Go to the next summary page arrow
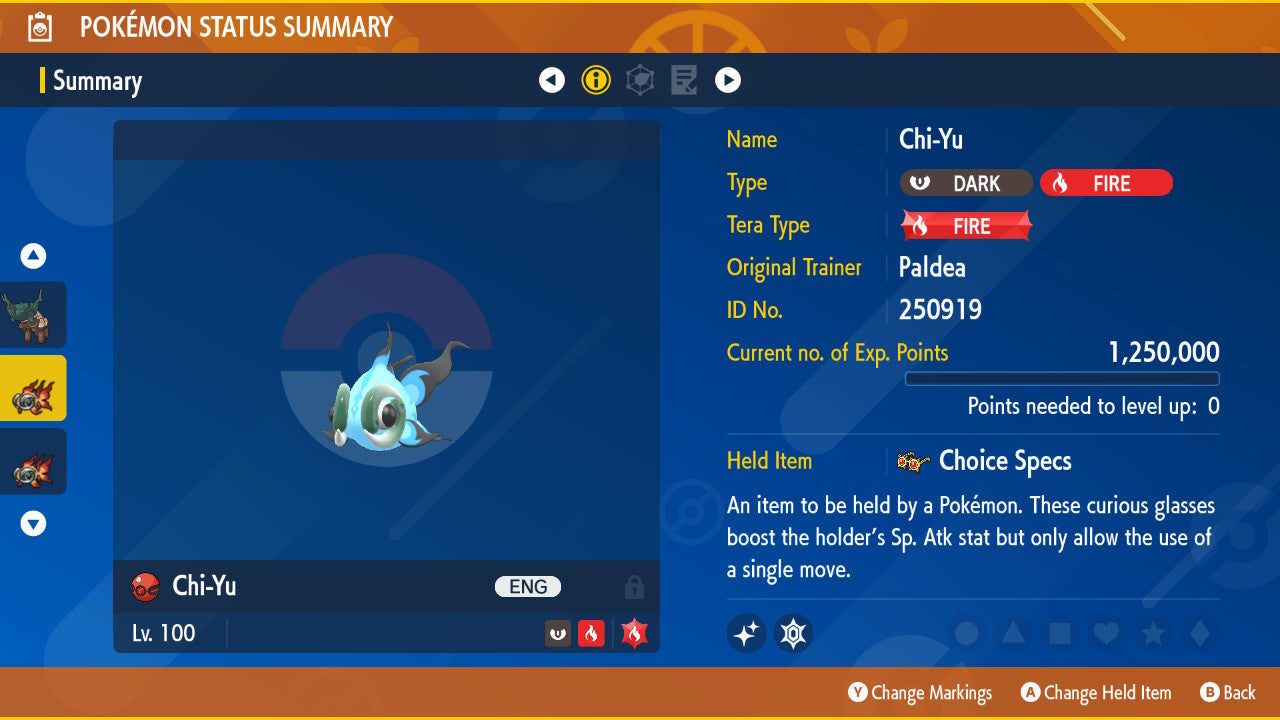 tap(728, 80)
